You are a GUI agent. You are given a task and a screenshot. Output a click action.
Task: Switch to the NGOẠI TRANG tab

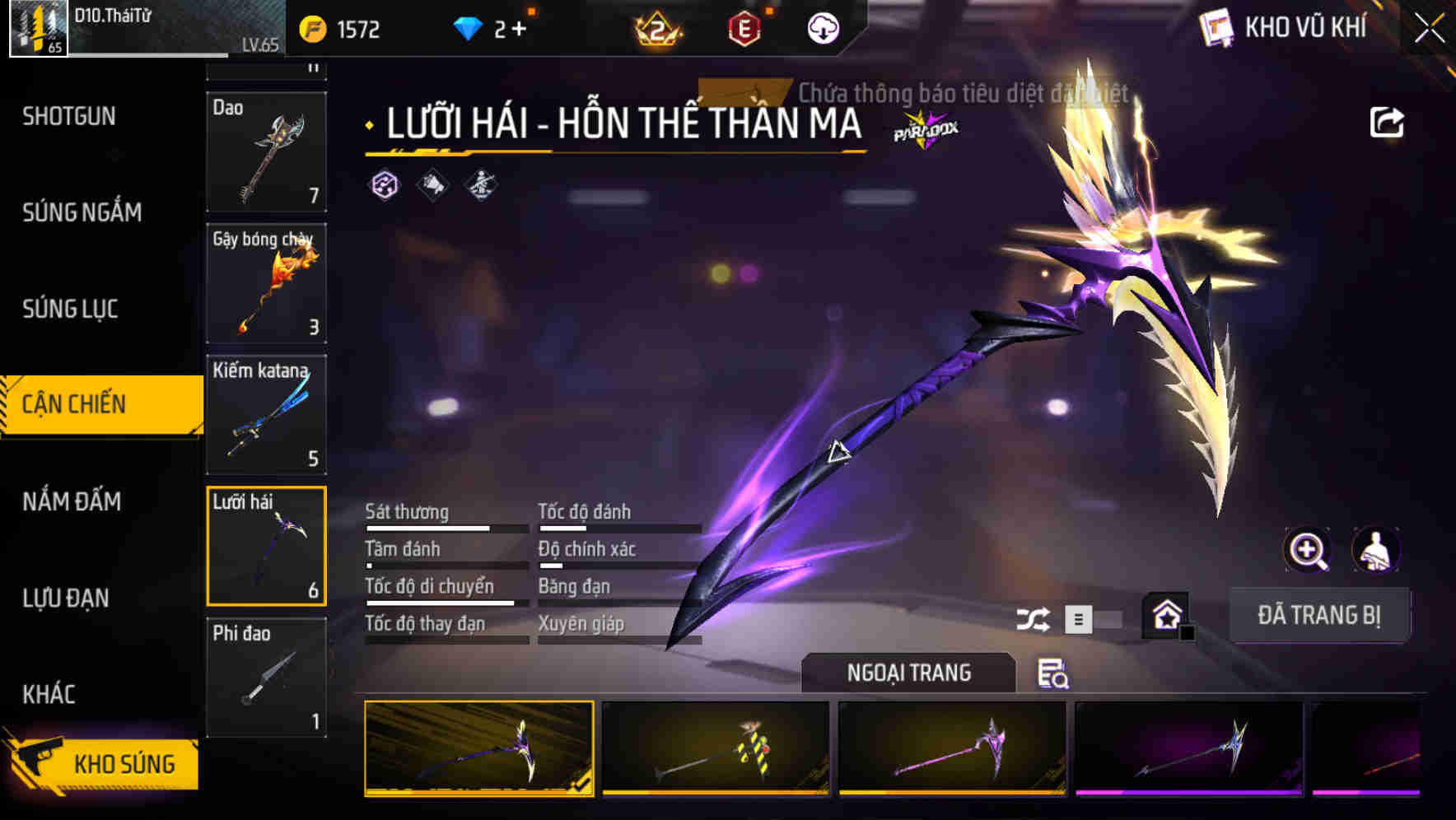(908, 673)
